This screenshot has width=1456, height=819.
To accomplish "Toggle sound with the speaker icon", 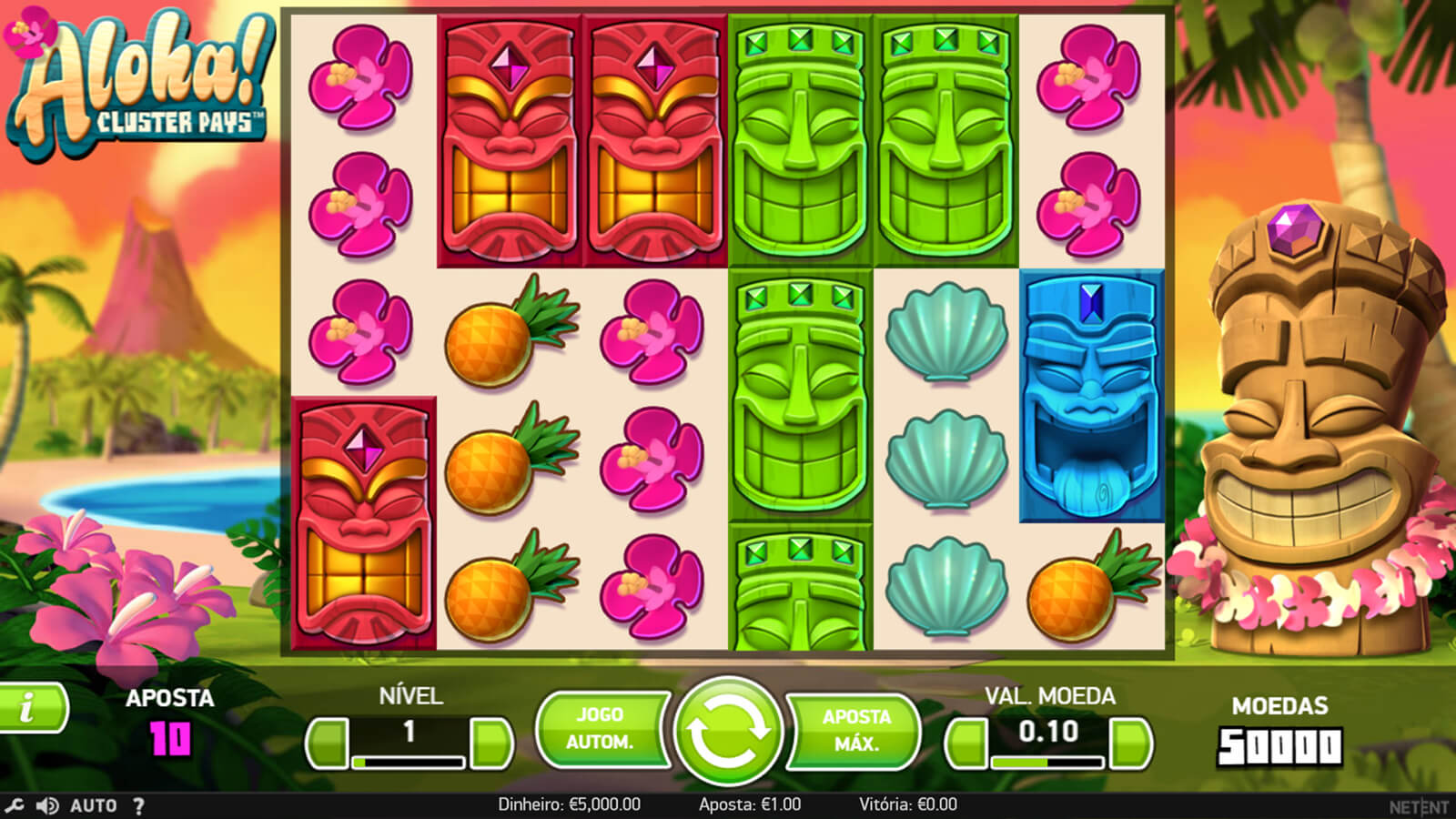I will point(47,805).
